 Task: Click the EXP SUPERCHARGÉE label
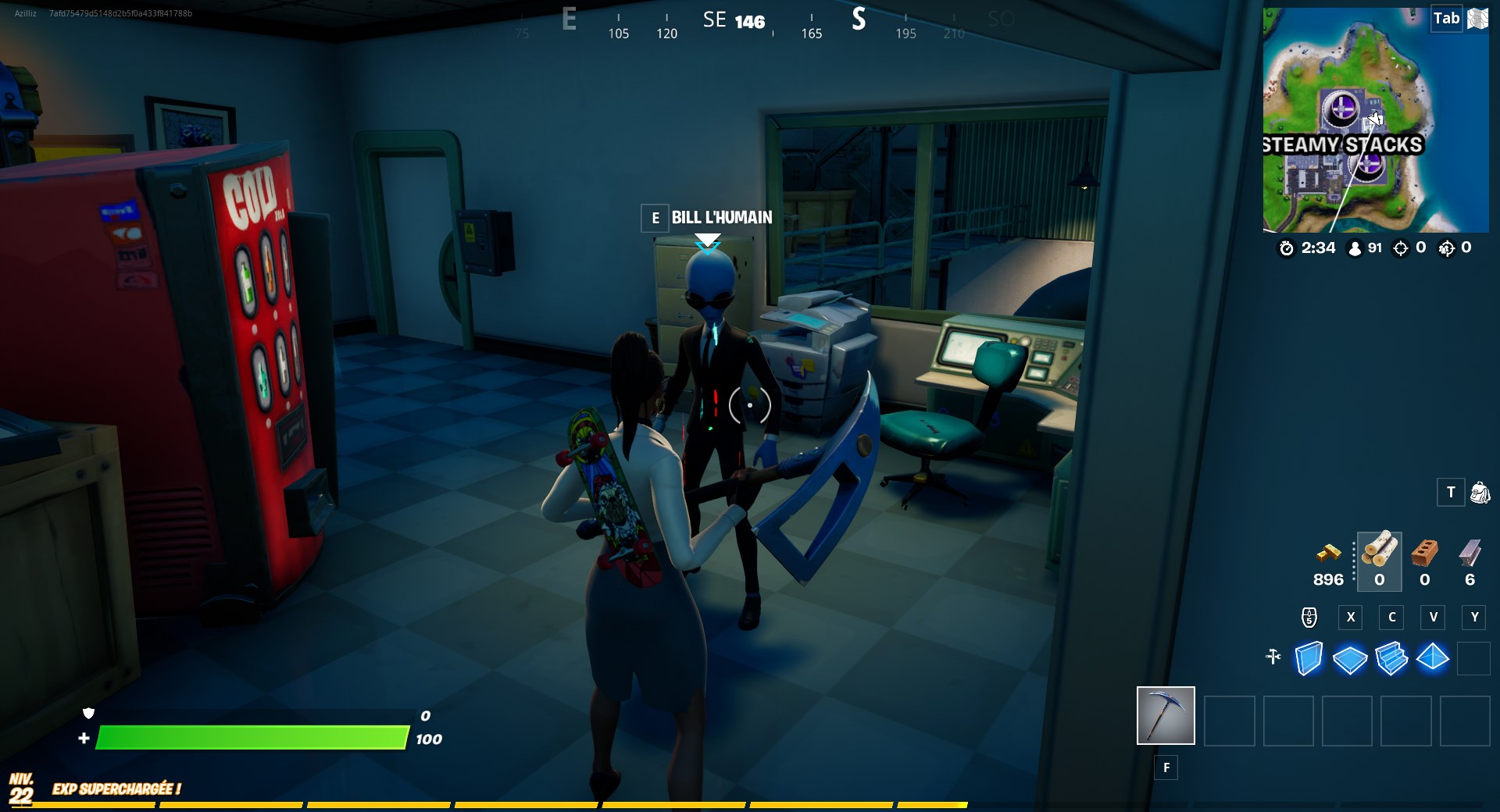pos(116,789)
